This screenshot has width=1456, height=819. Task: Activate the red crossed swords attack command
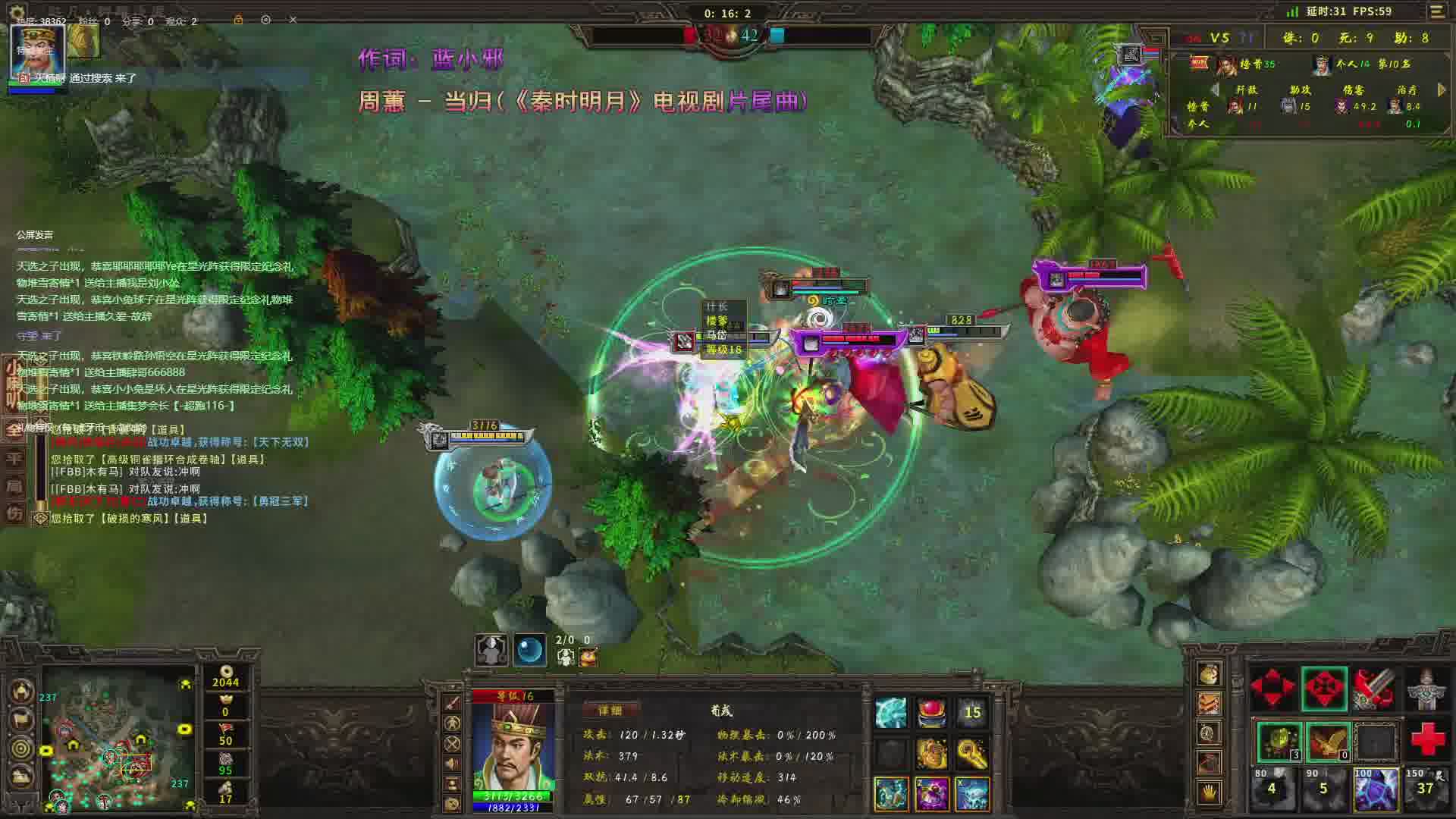point(1374,688)
